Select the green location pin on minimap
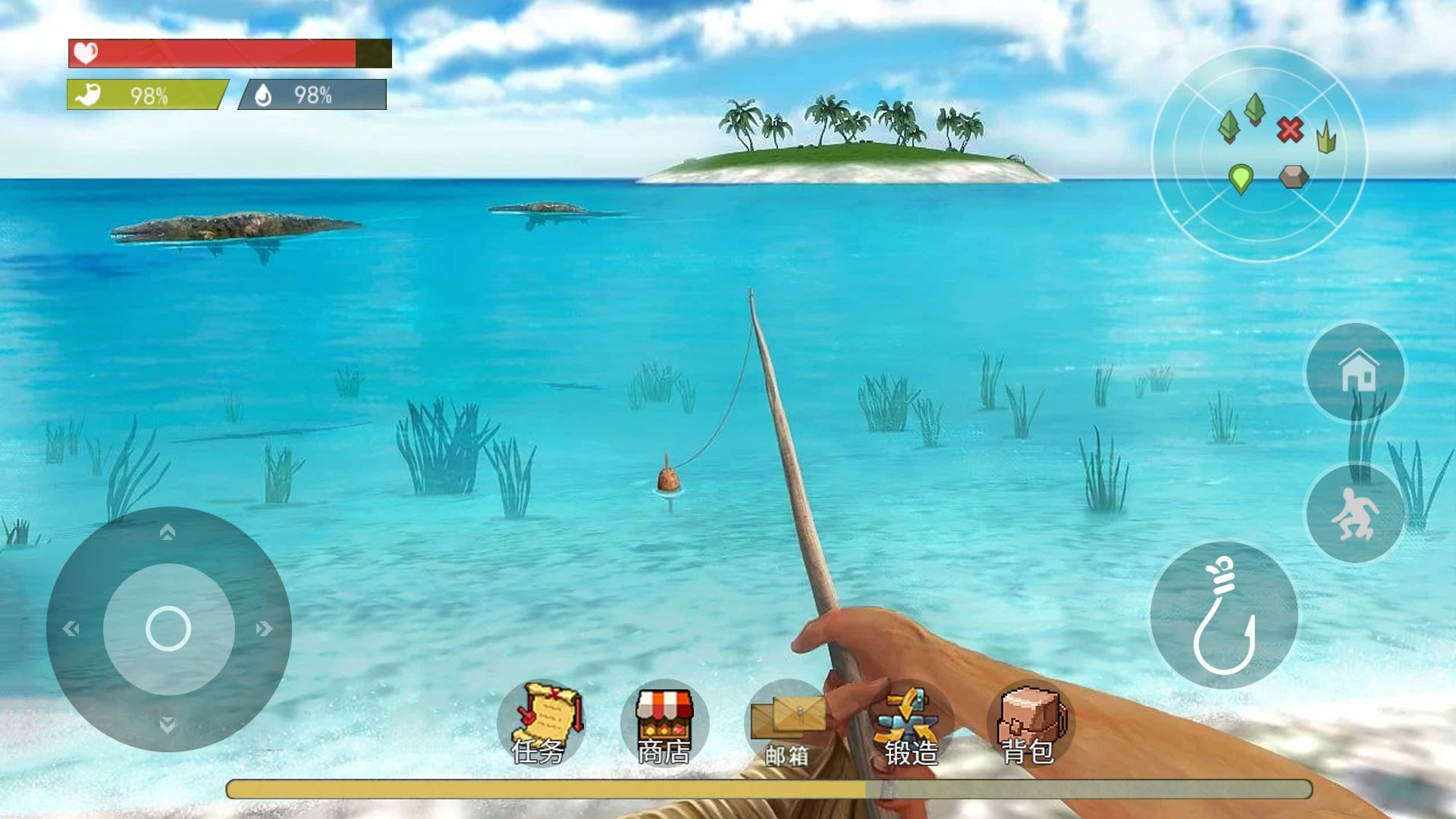 tap(1241, 179)
